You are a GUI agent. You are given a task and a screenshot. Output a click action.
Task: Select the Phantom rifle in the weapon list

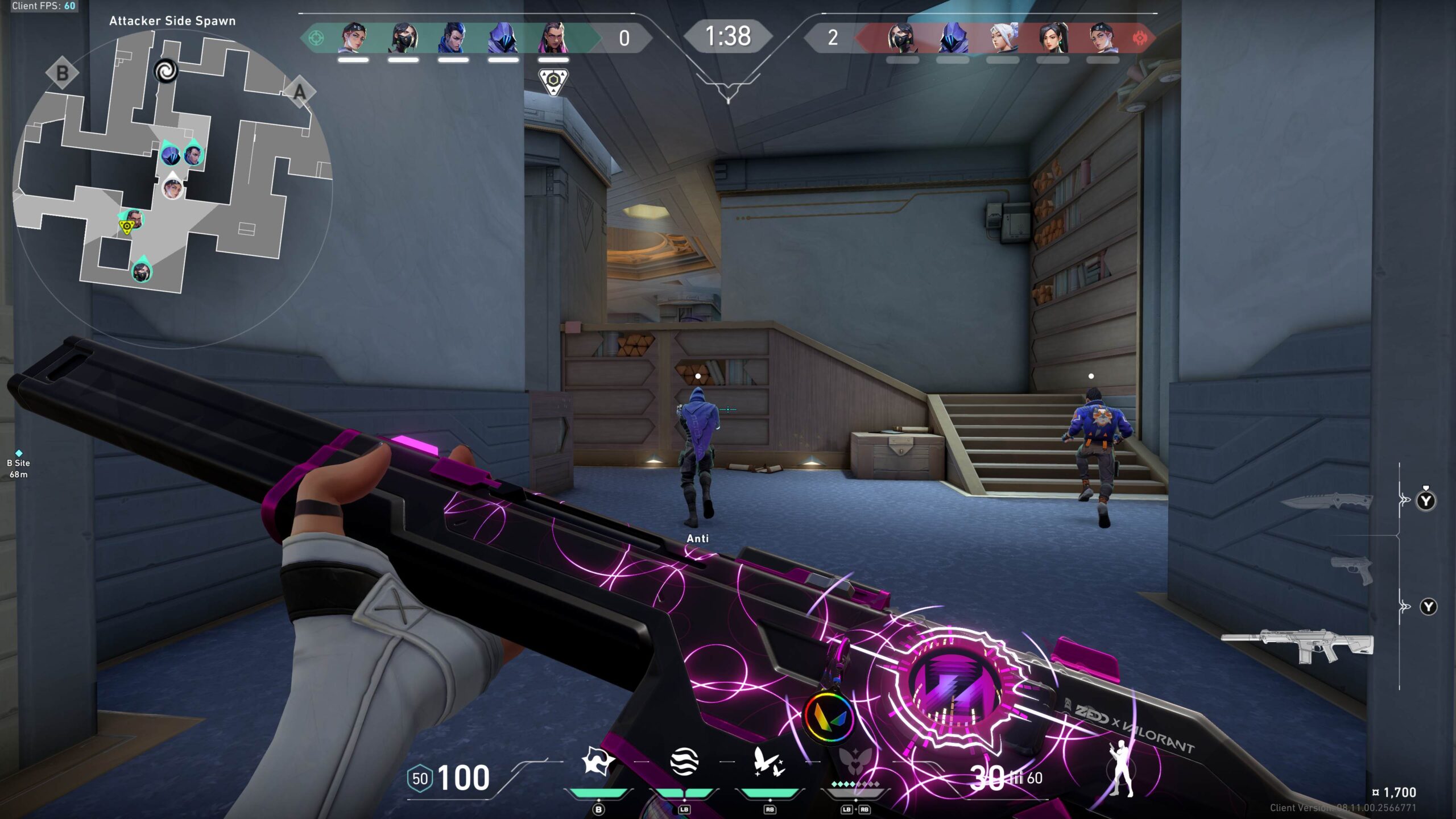pyautogui.click(x=1297, y=646)
